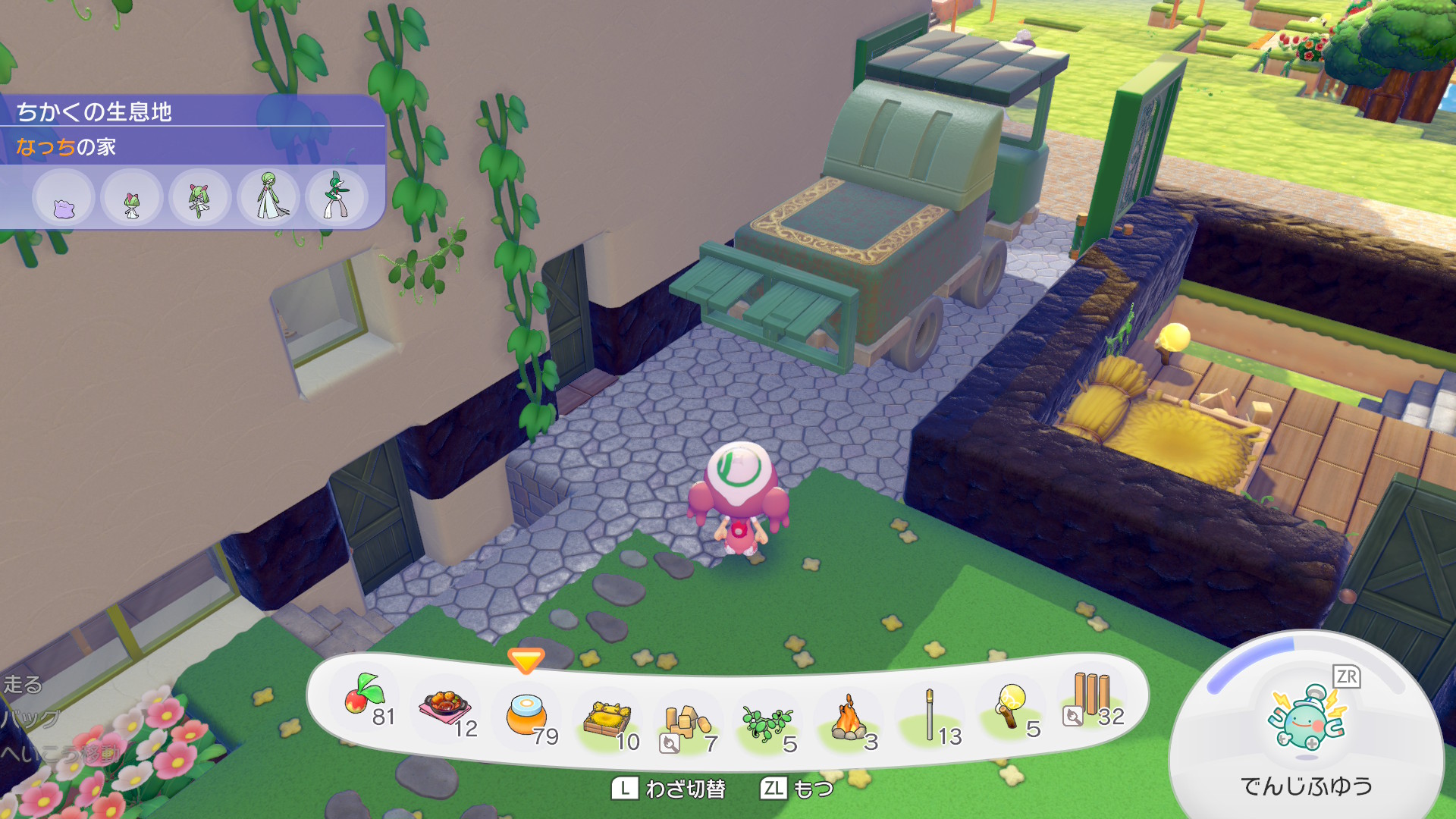The height and width of the screenshot is (819, 1456).
Task: Pick the thin torch pole slot
Action: (930, 714)
